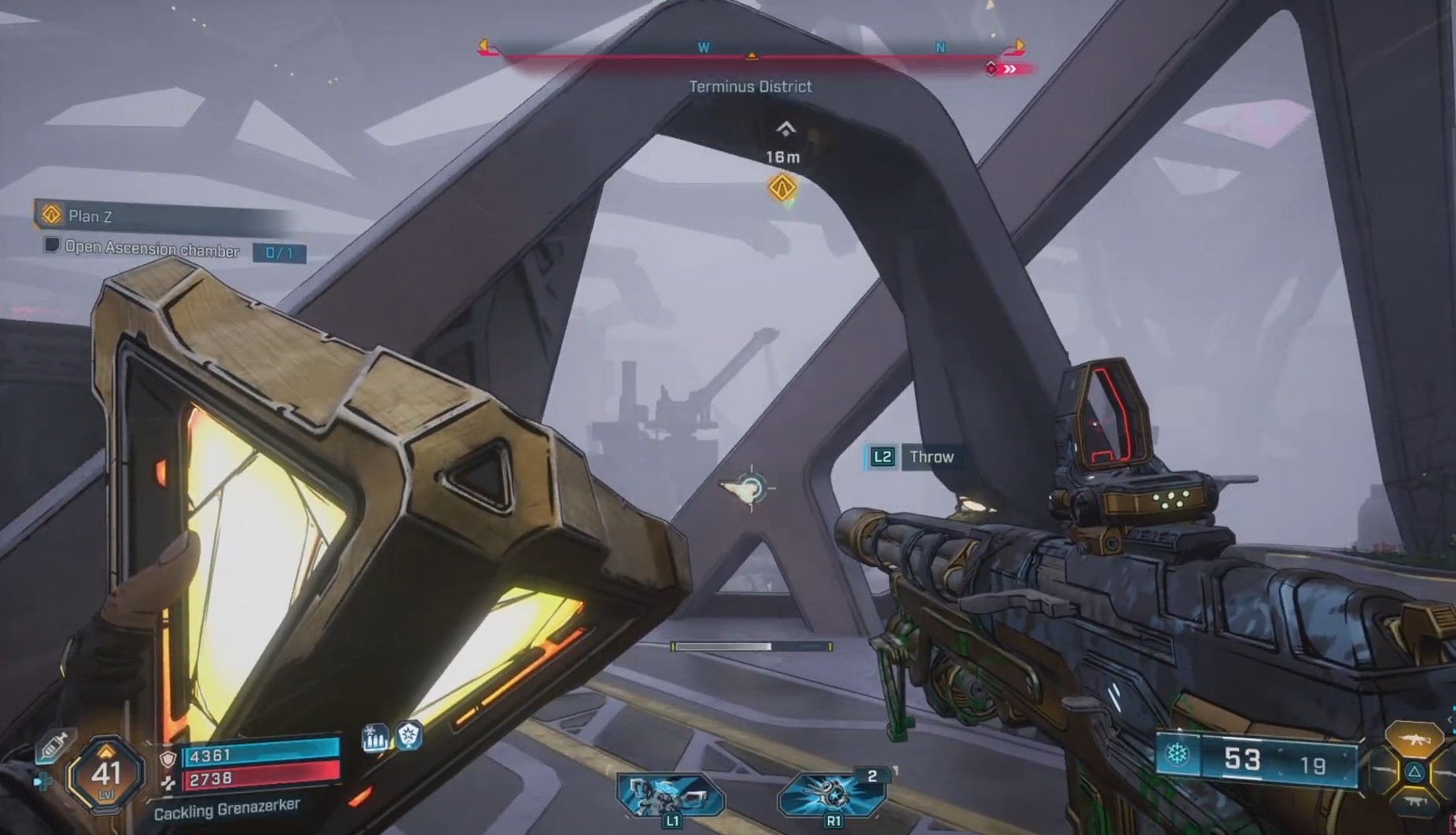Activate the grenade ordnance icon with 2 charges

(x=833, y=793)
